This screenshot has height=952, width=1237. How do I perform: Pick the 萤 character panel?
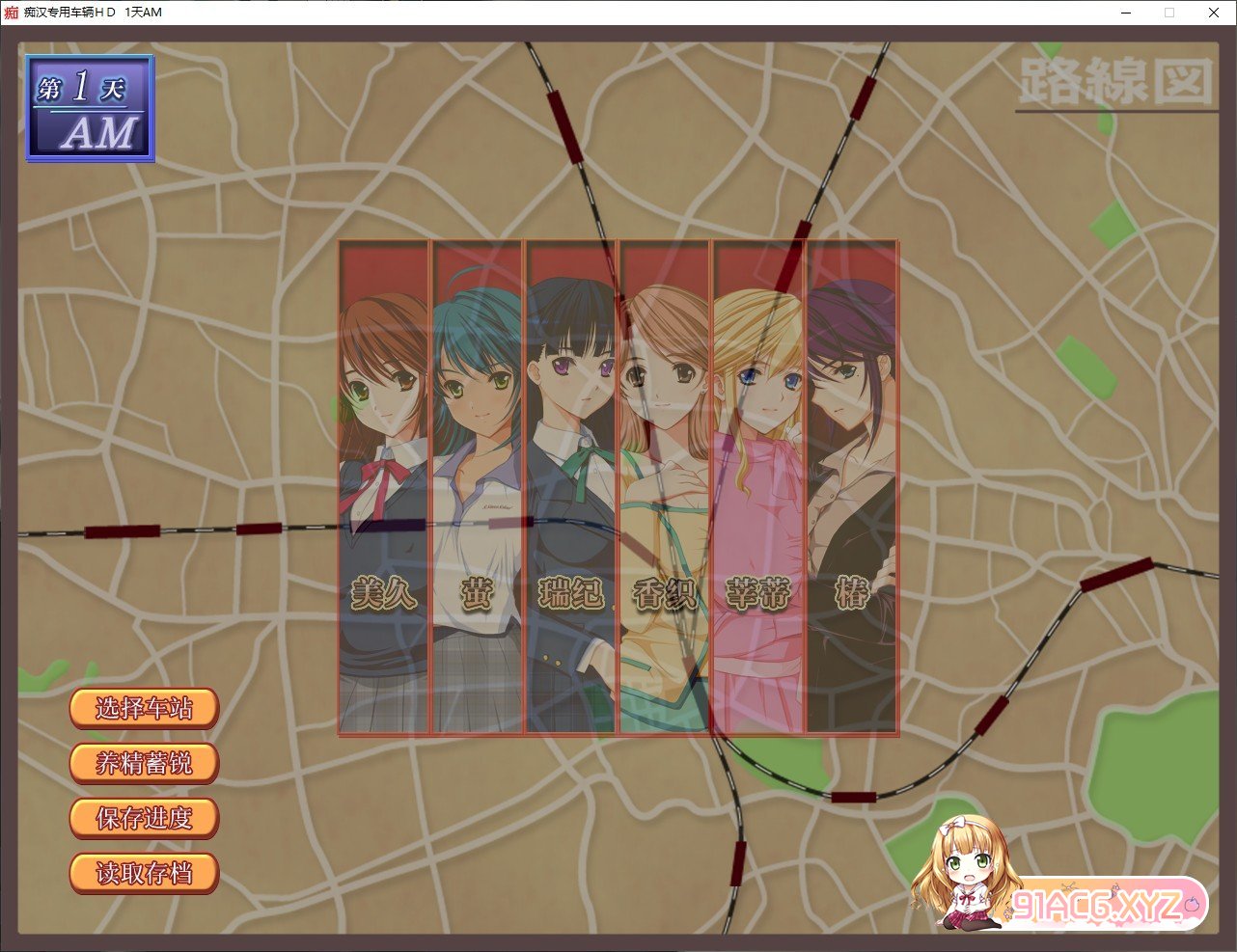(478, 487)
